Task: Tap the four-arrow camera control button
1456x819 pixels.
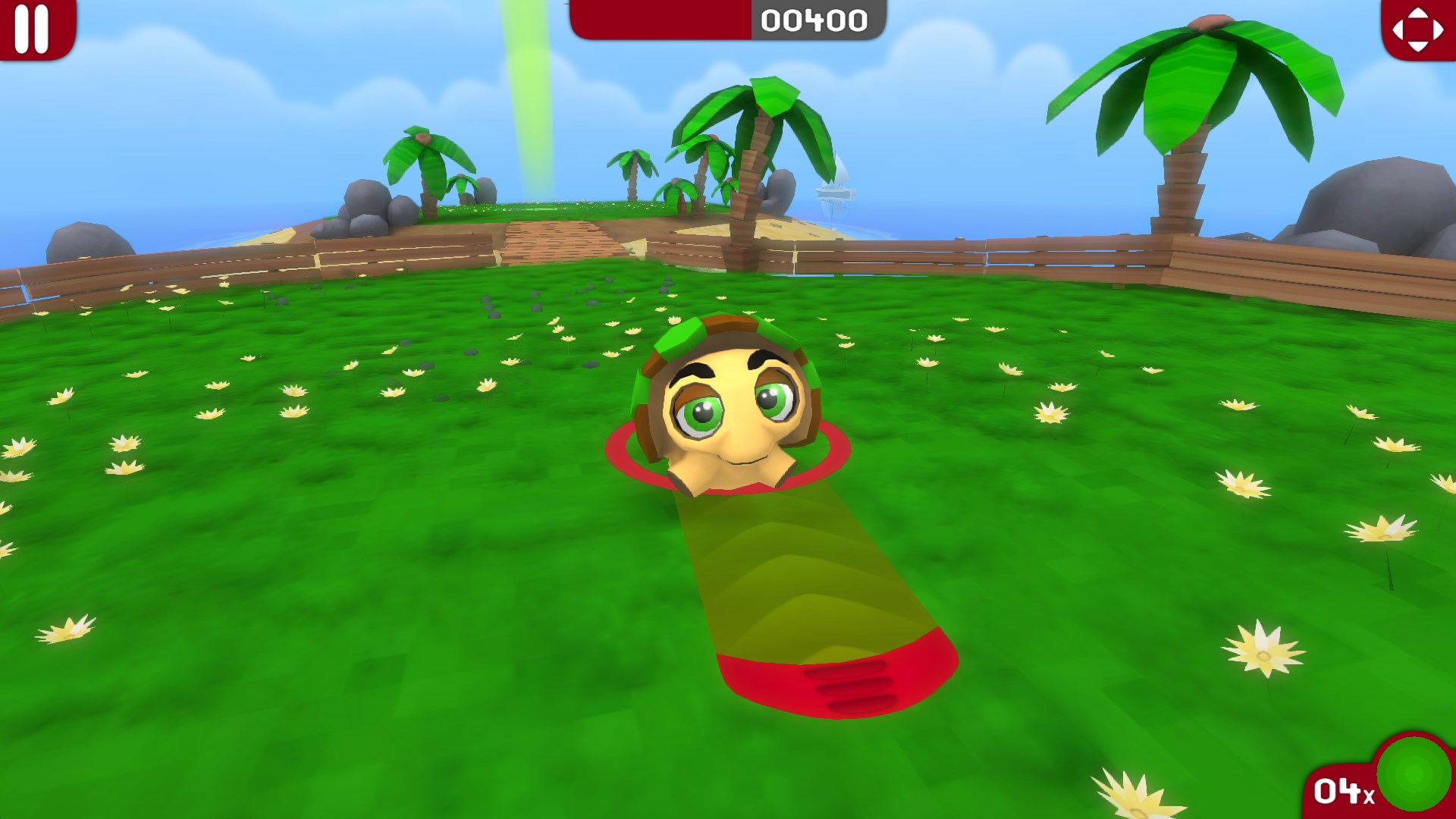Action: (1417, 29)
